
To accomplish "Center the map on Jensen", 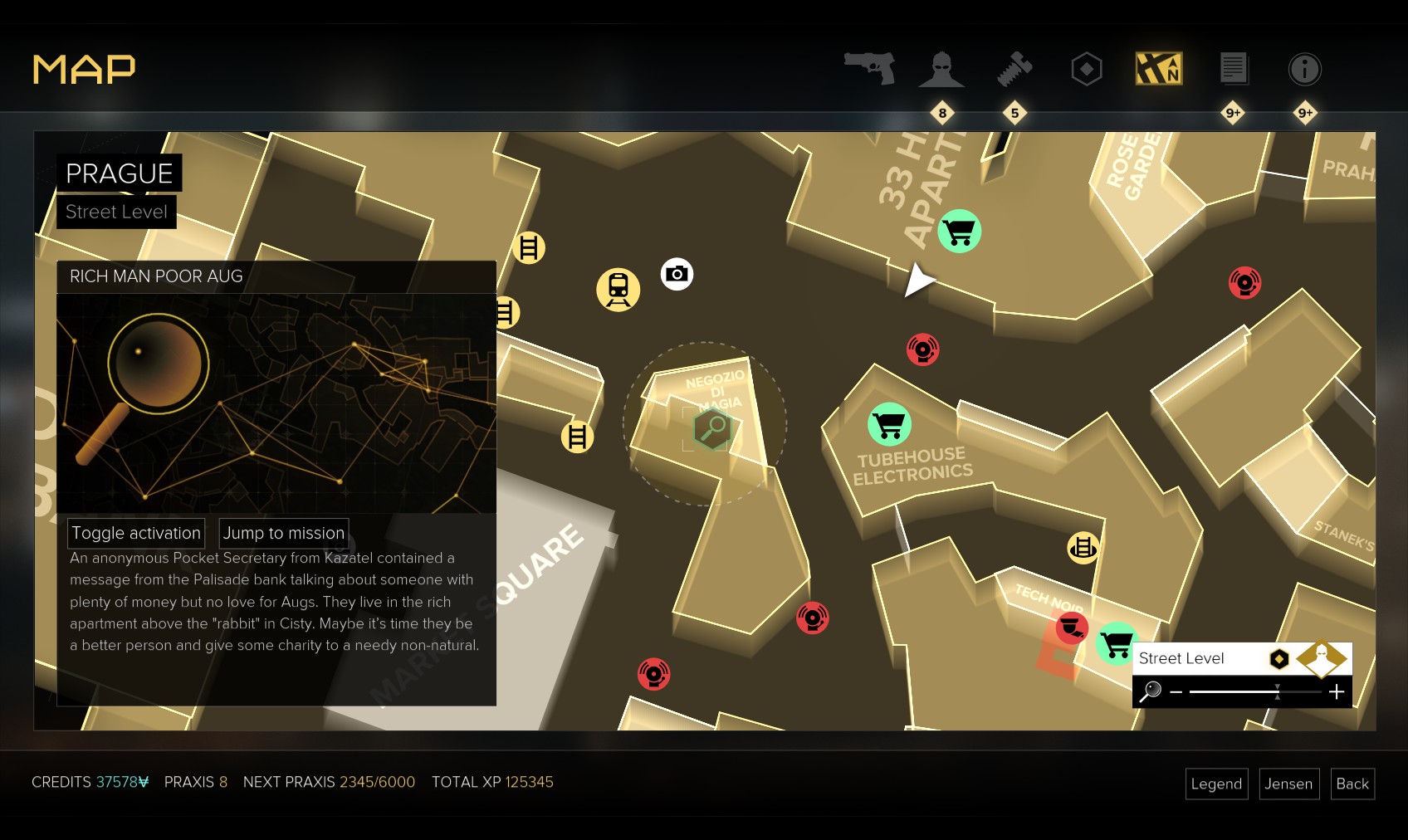I will tap(1288, 784).
